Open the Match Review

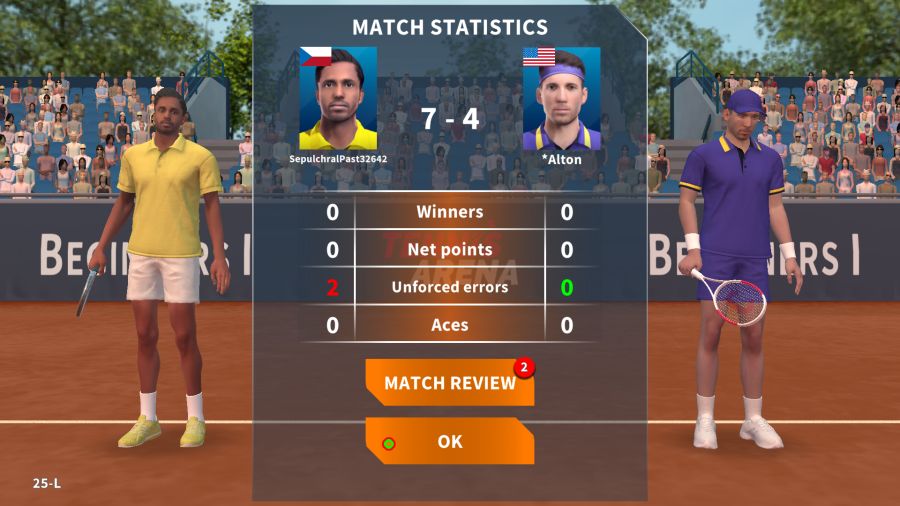pos(449,383)
